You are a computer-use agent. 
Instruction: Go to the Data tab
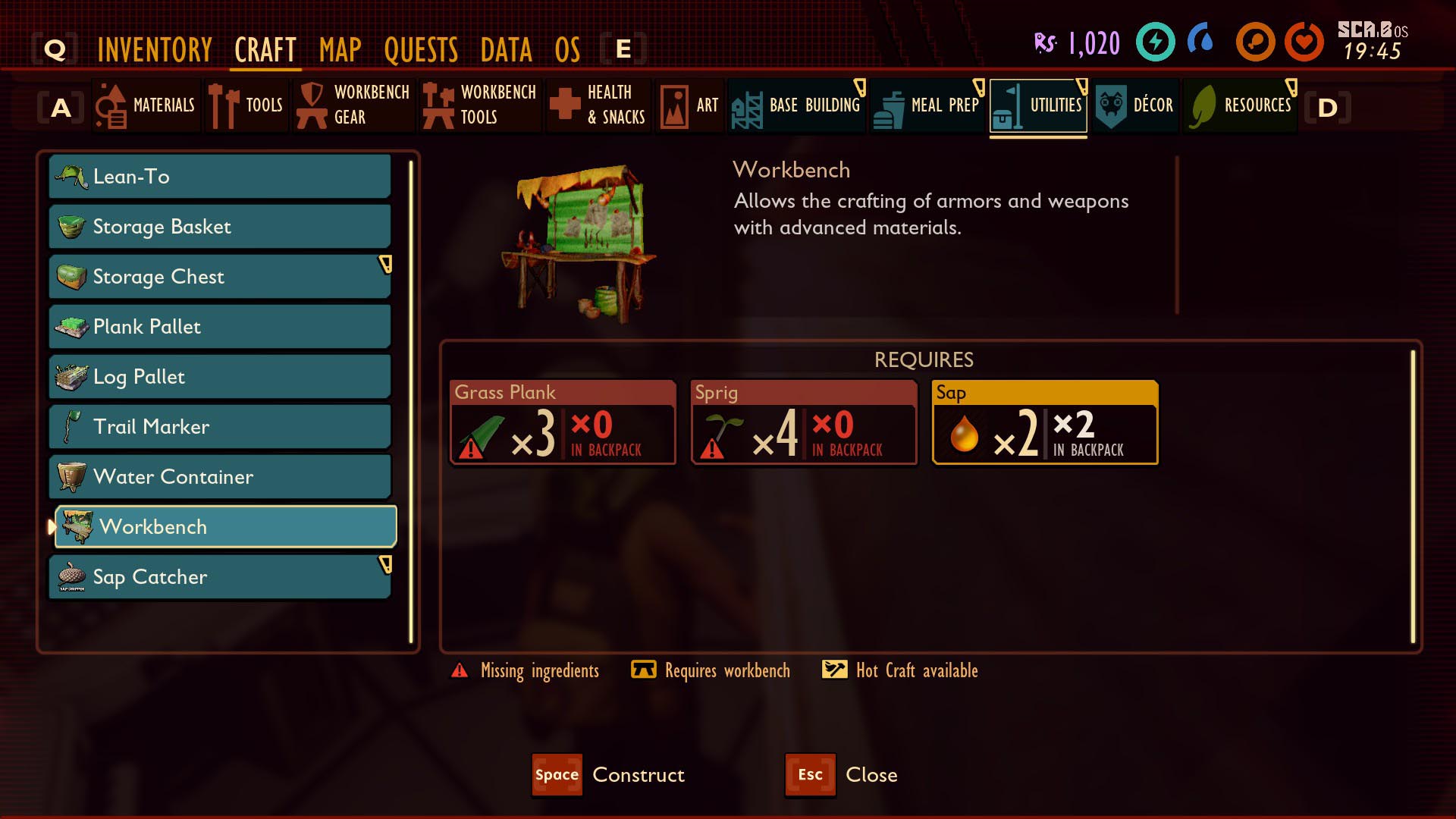pos(506,50)
